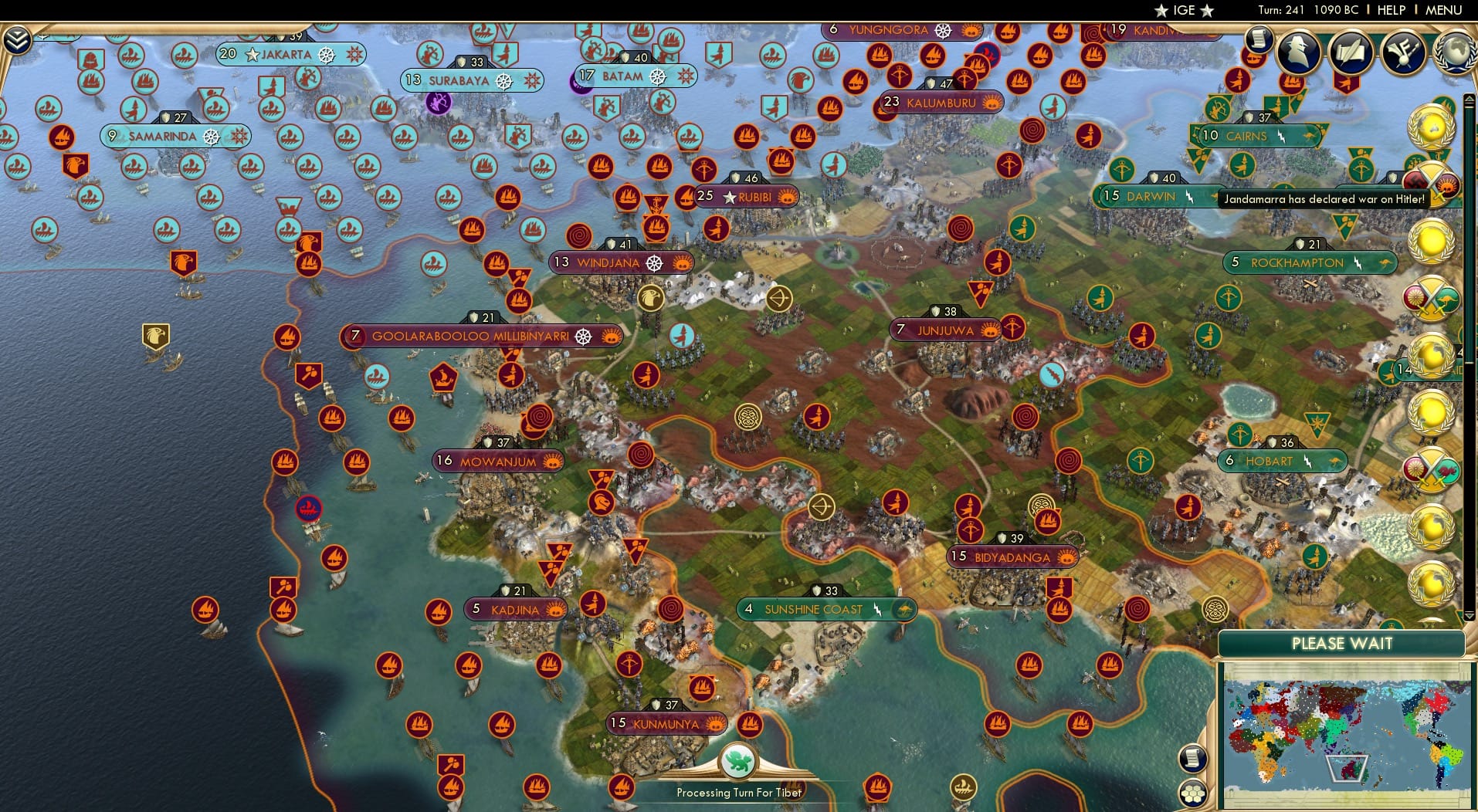Open the Great Works quill-and-scroll icon
The width and height of the screenshot is (1478, 812).
(1351, 51)
